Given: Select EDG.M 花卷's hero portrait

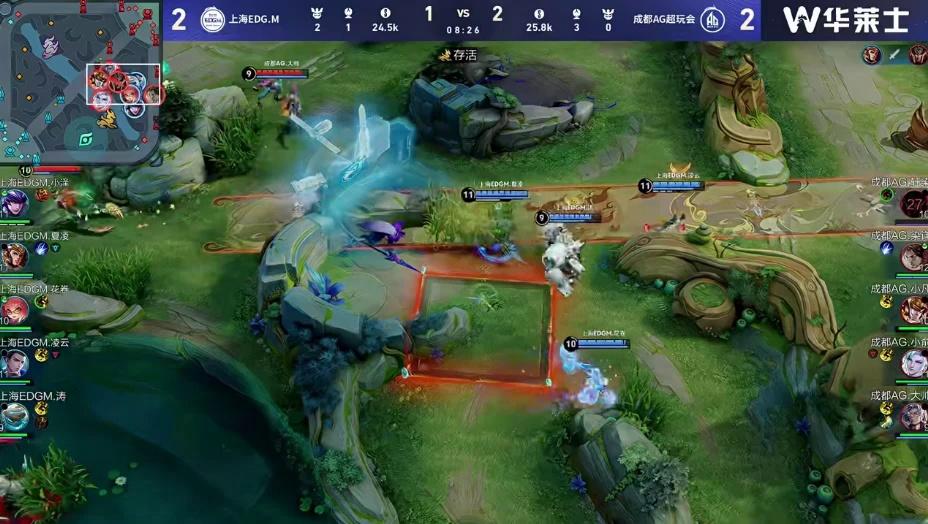Looking at the screenshot, I should click(x=14, y=311).
